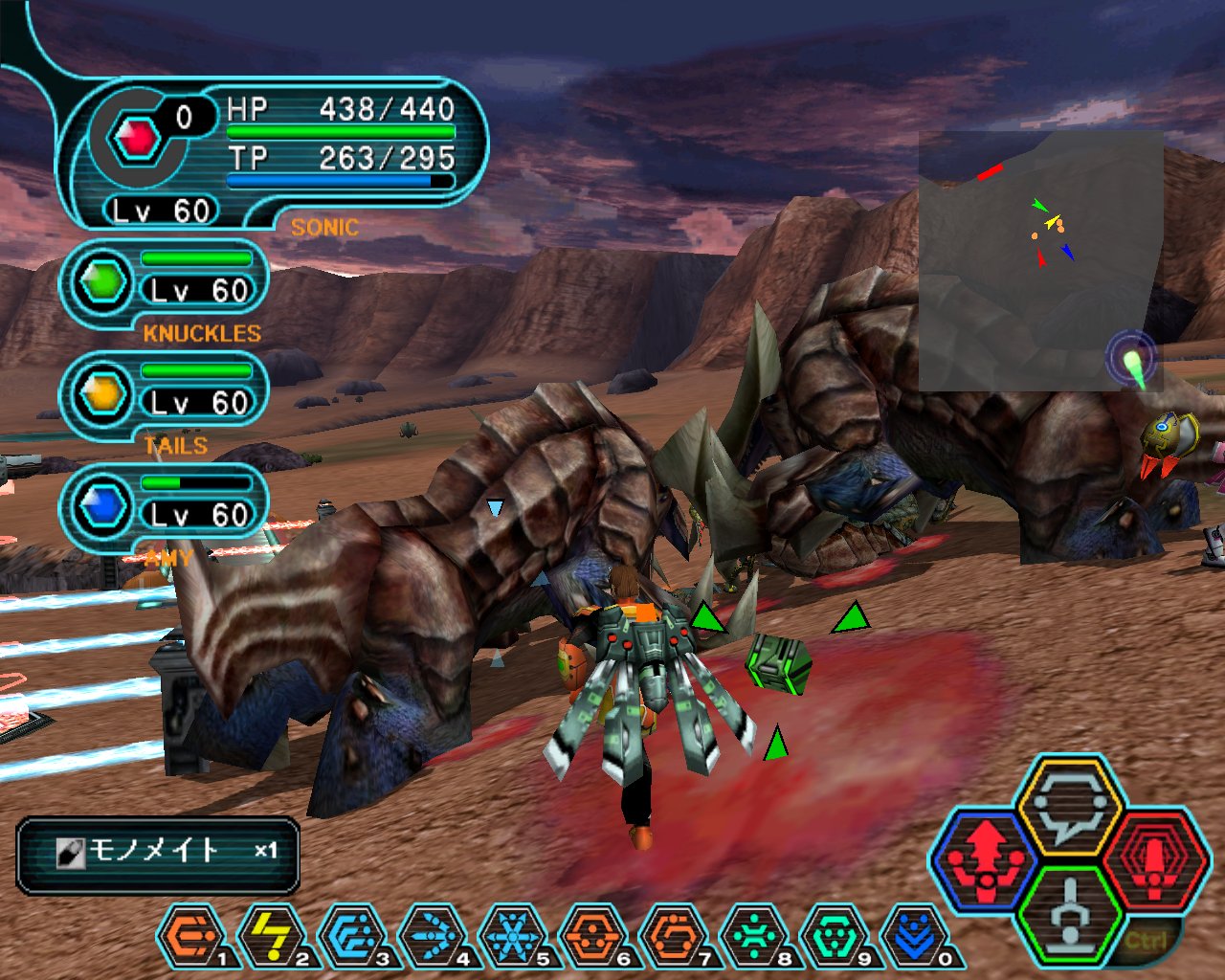
Task: Use the blue technique in slot 3
Action: click(352, 937)
